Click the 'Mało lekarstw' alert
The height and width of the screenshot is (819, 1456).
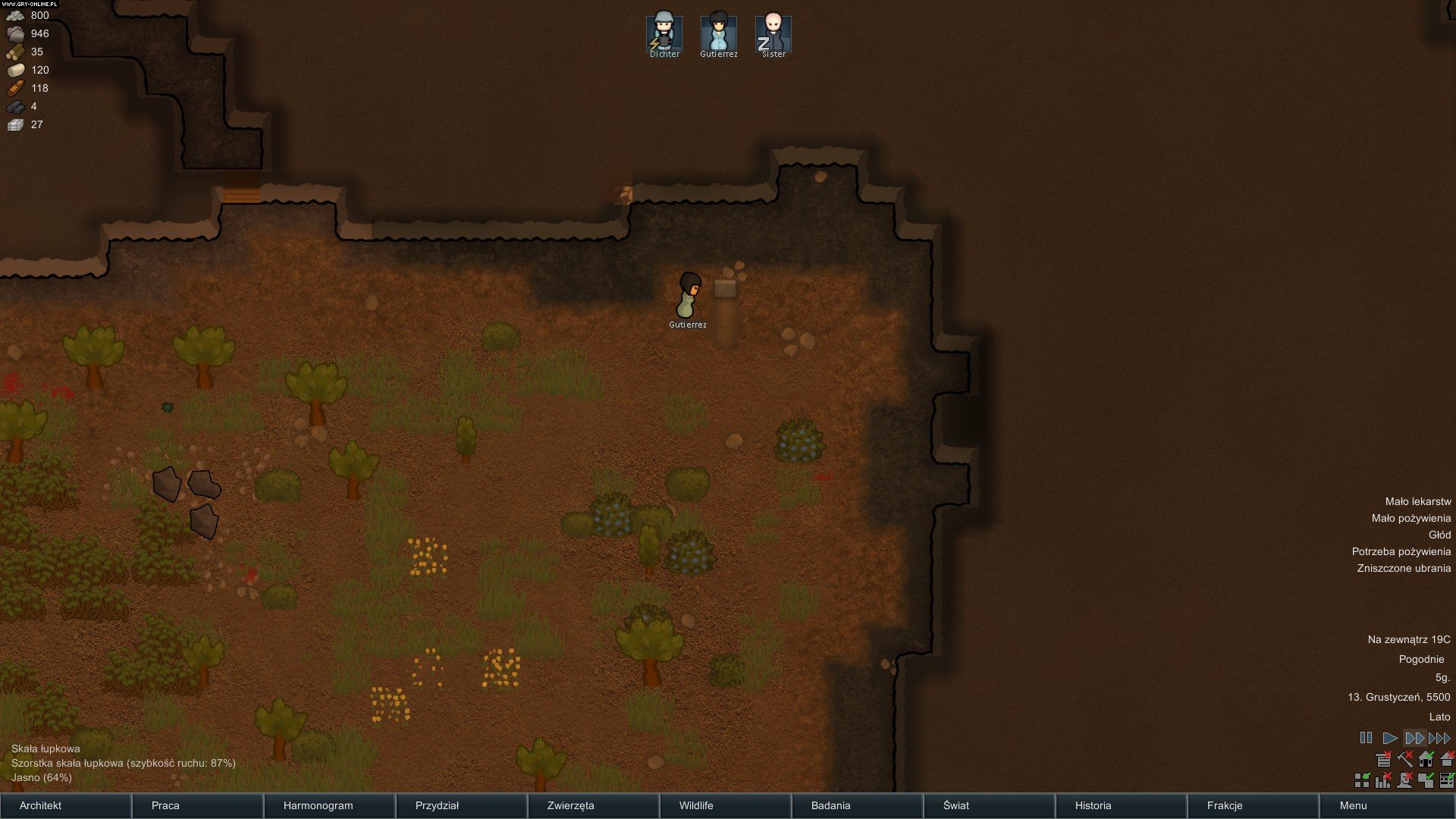coord(1417,501)
